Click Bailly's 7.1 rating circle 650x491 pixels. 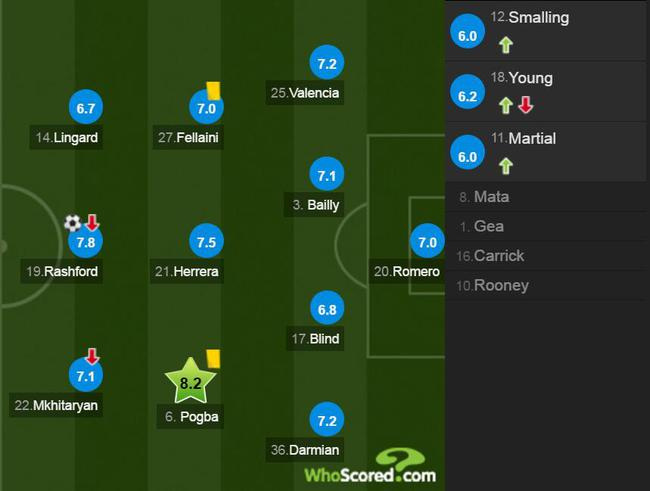tap(325, 176)
